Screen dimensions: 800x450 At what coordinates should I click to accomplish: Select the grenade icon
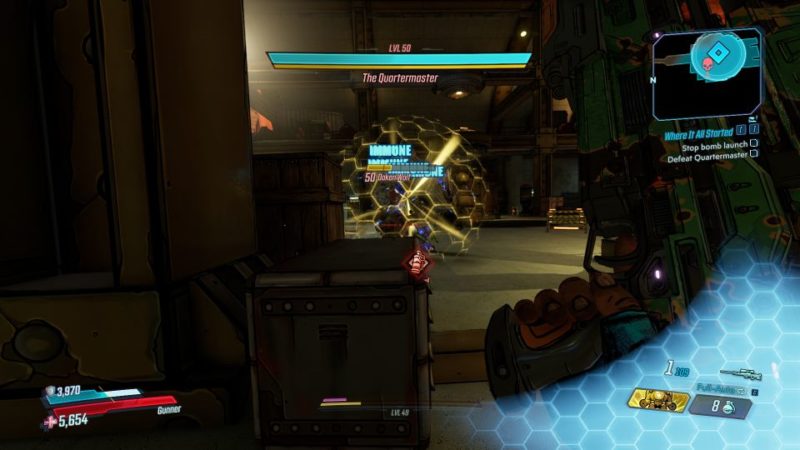(732, 406)
